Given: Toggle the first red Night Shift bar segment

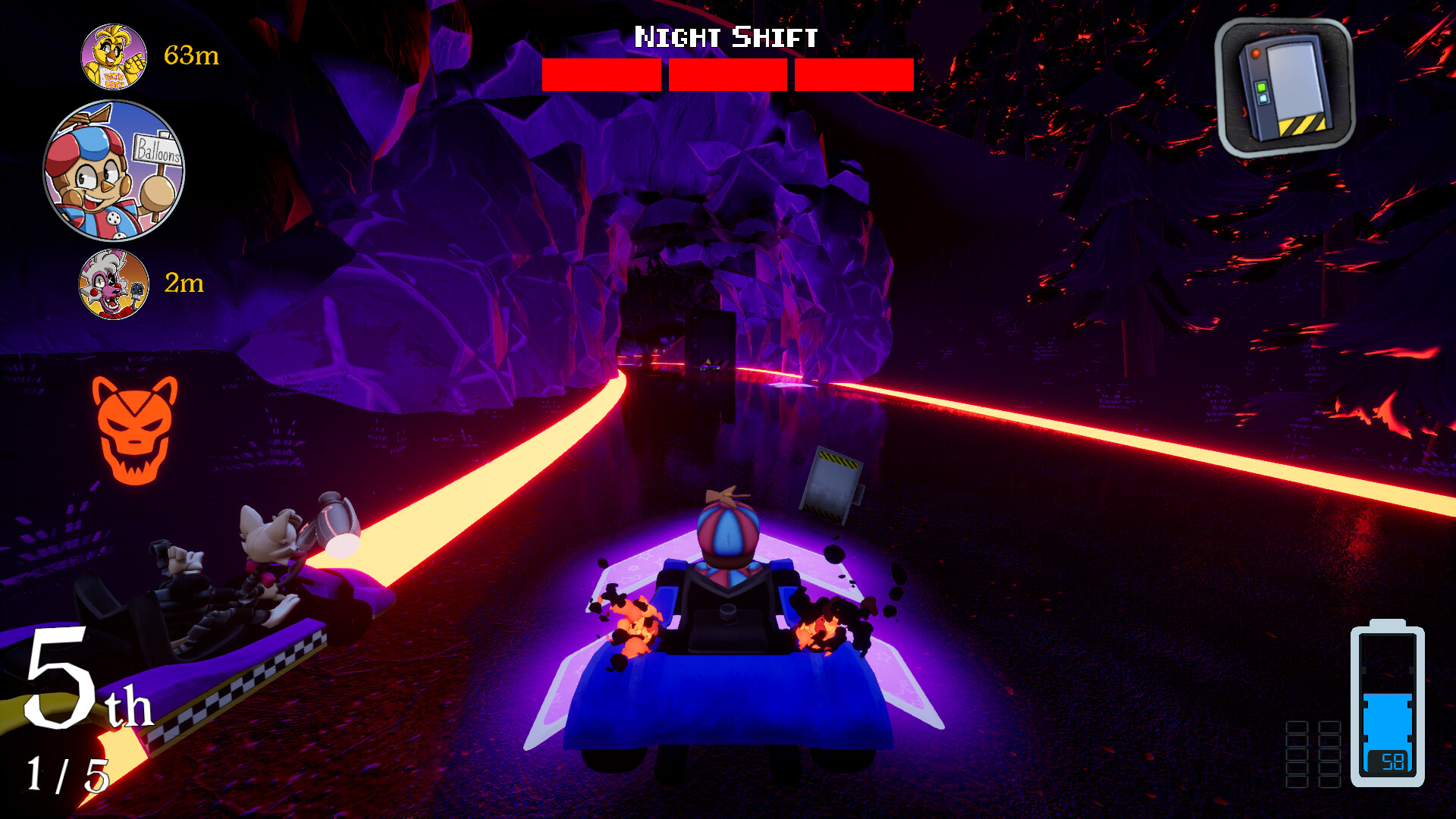Looking at the screenshot, I should pos(603,74).
